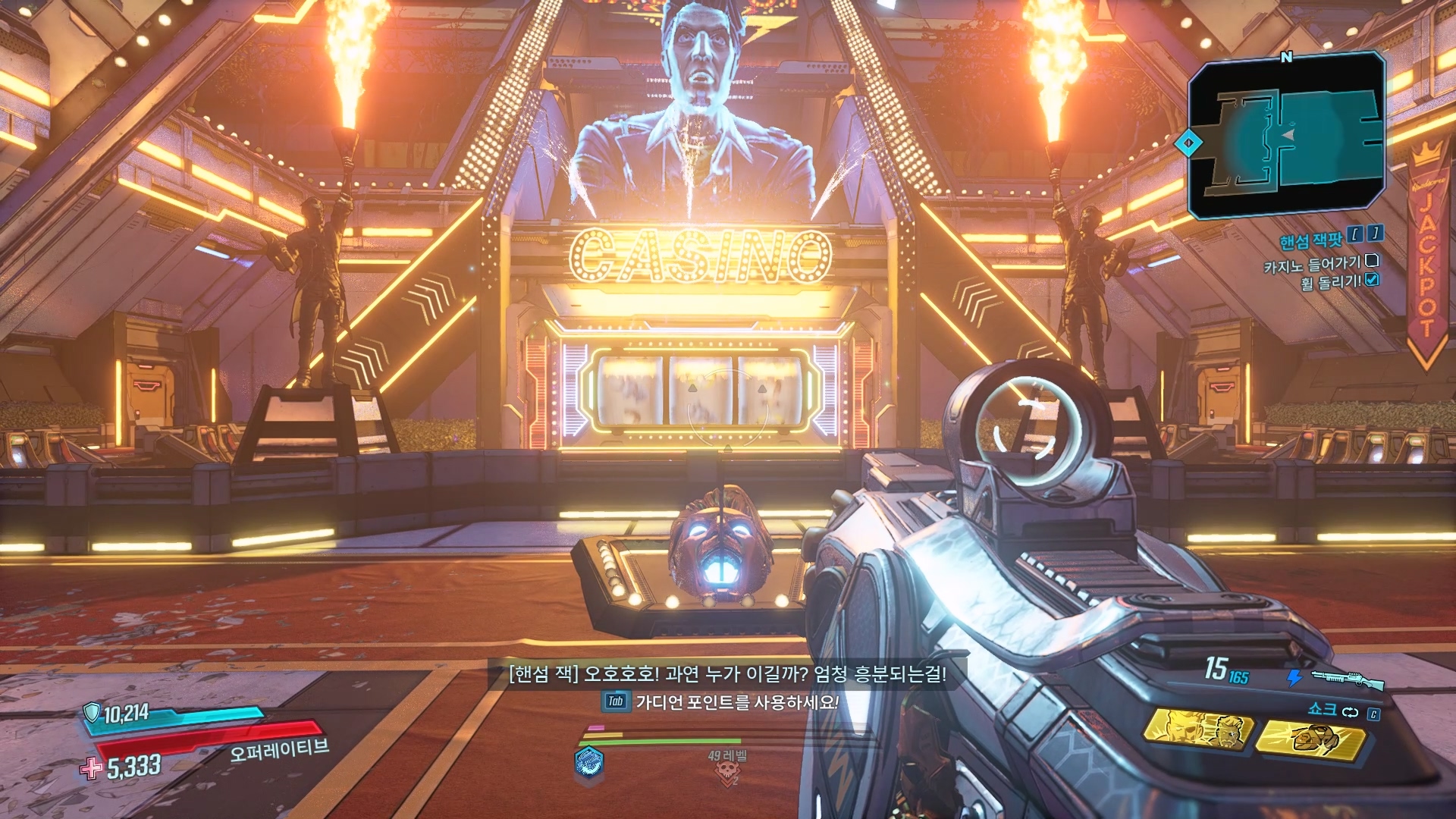The image size is (1456, 819).
Task: Open the 핸섬 잭팟 tracked mission
Action: point(1311,241)
